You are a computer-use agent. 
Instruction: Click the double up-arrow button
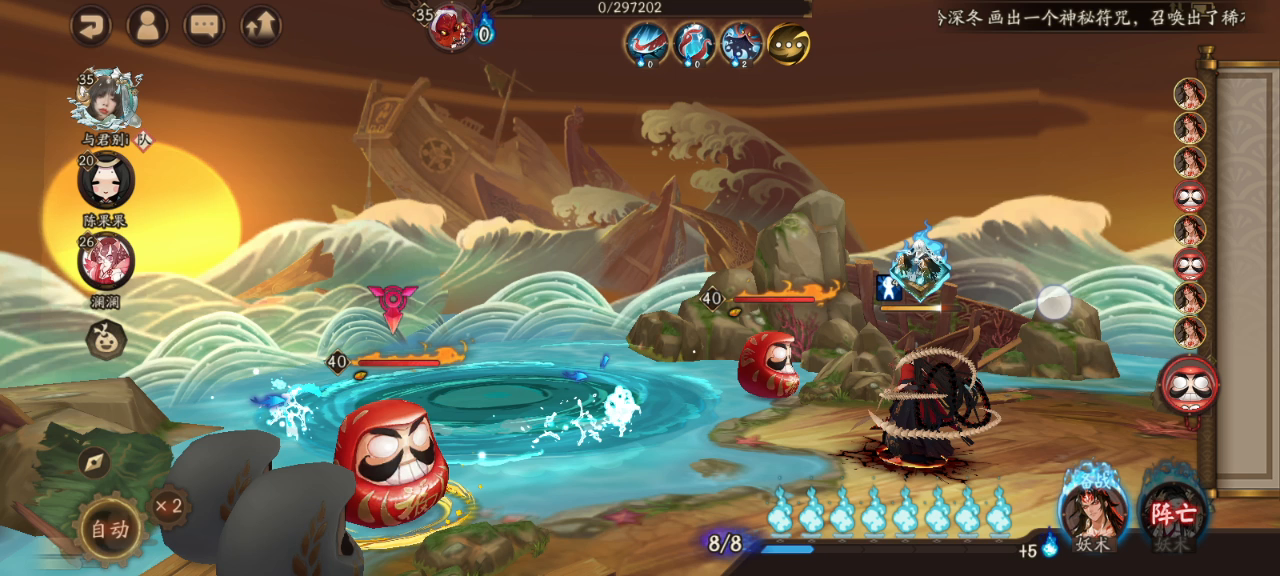tap(261, 26)
